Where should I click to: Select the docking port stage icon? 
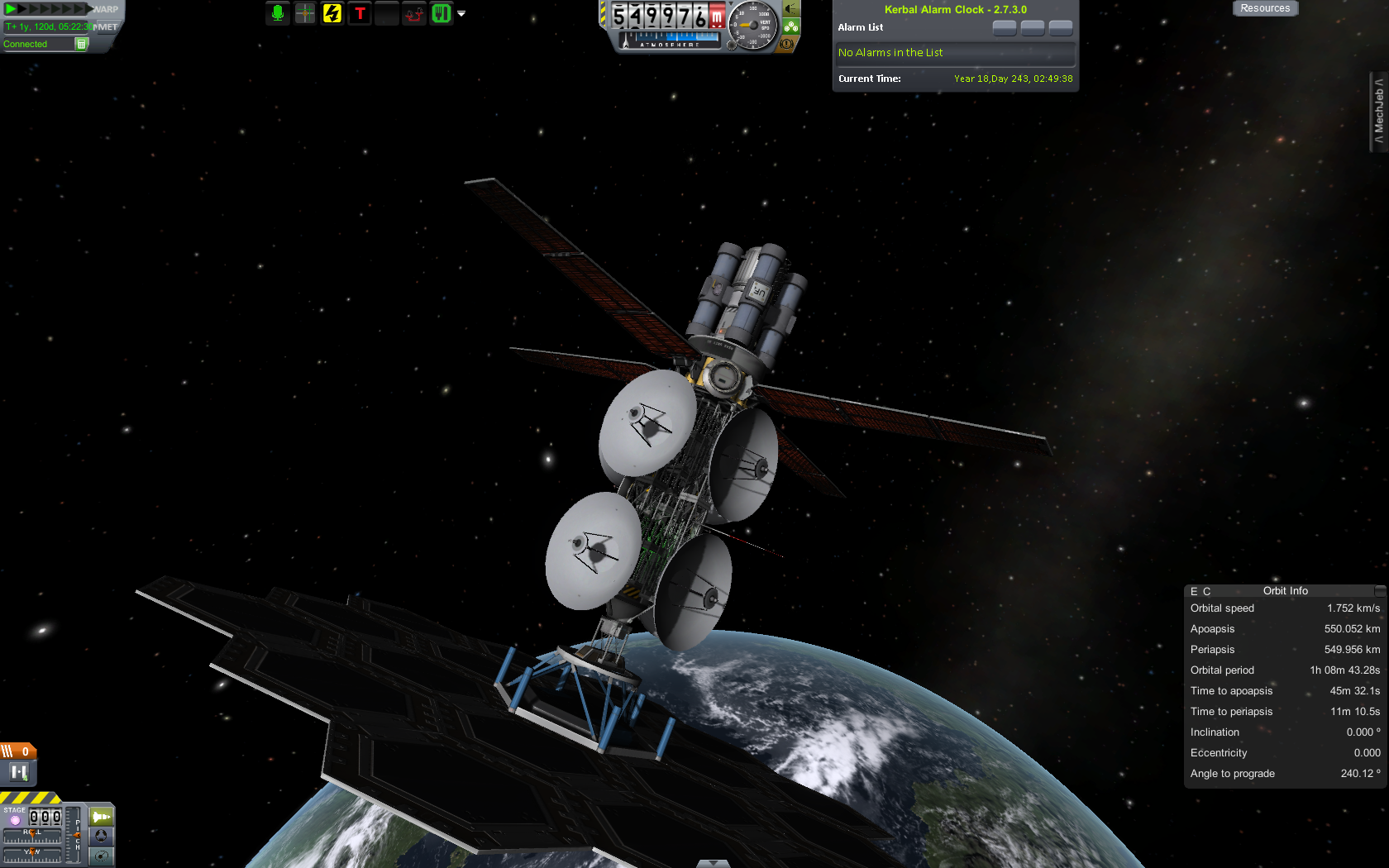18,772
